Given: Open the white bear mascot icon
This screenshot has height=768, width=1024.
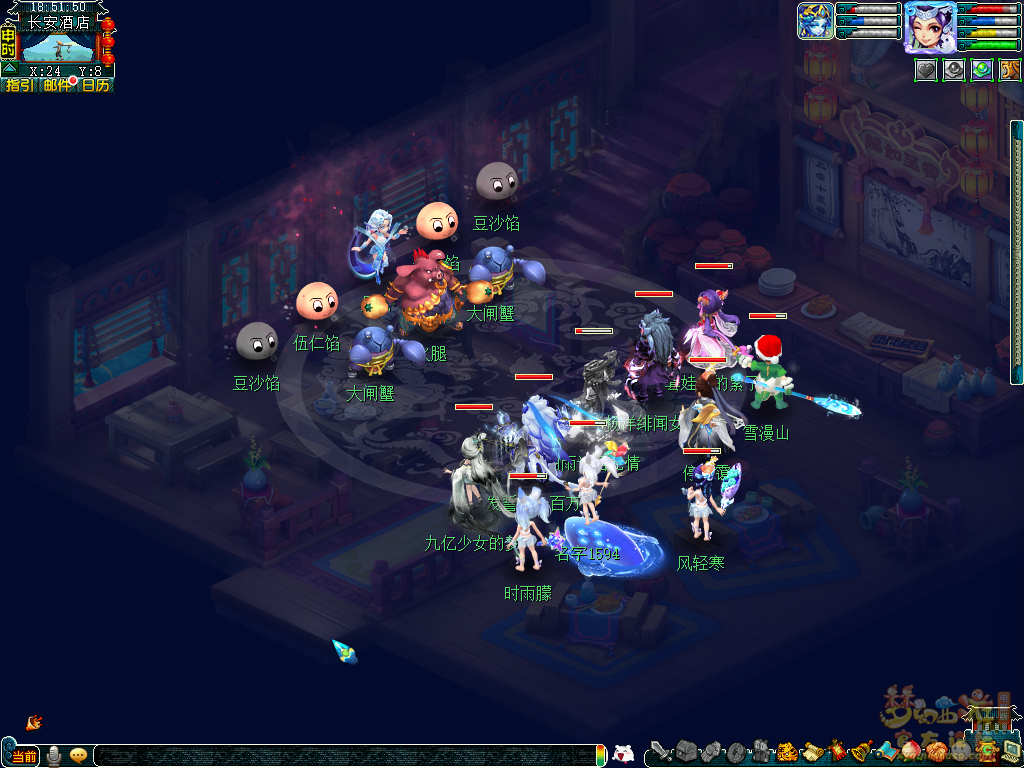Looking at the screenshot, I should pyautogui.click(x=623, y=754).
